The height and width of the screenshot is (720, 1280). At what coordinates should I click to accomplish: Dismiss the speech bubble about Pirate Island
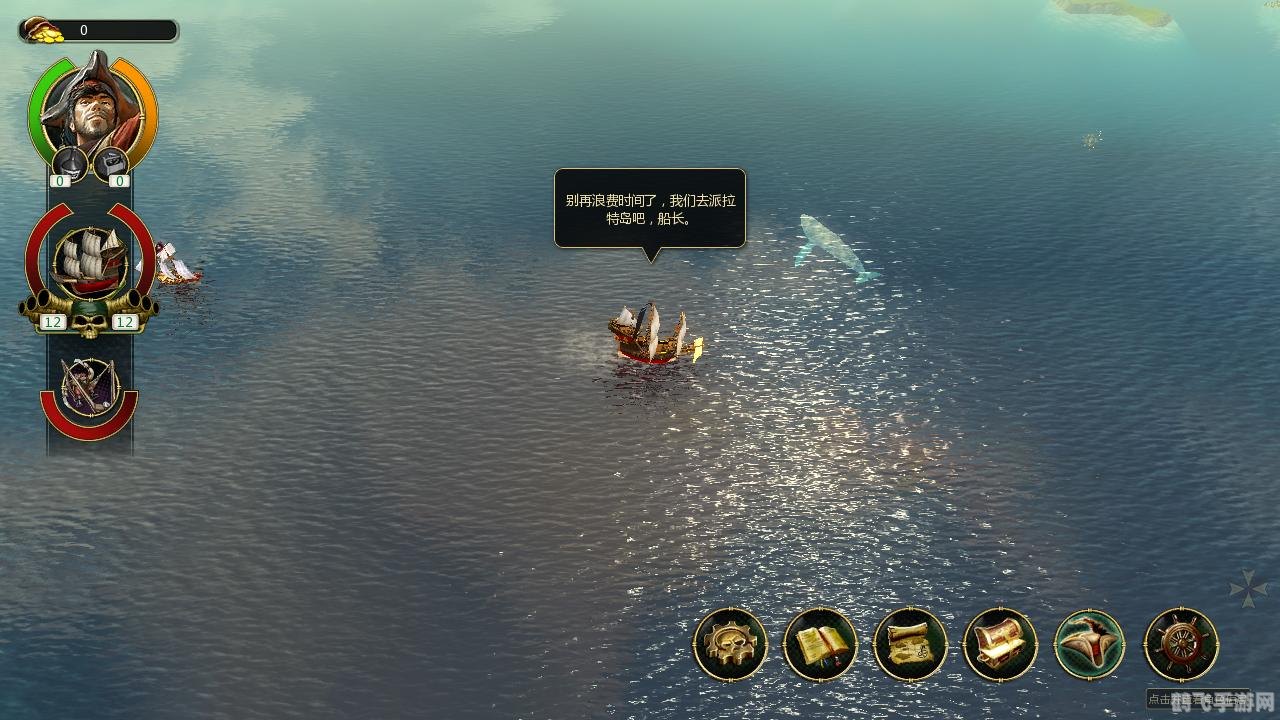tap(650, 208)
